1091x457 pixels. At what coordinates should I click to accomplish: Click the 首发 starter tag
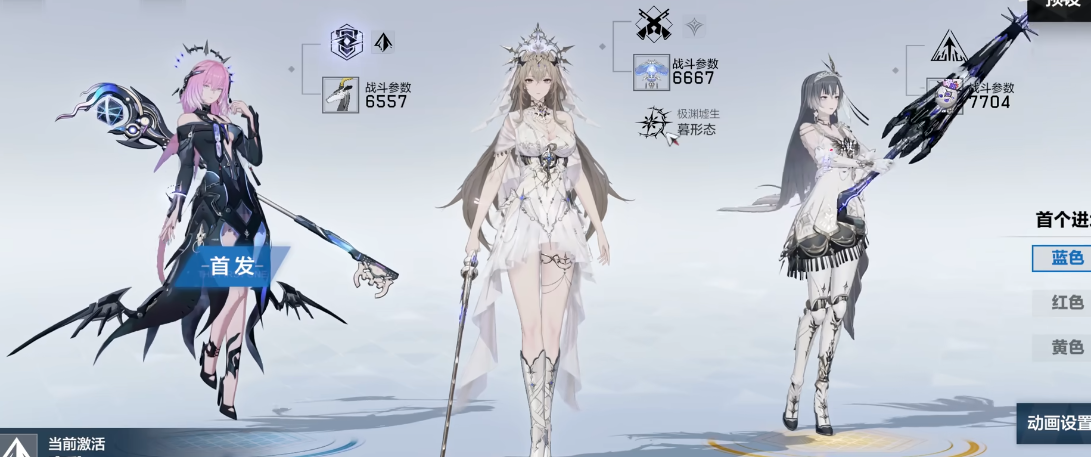(x=233, y=266)
